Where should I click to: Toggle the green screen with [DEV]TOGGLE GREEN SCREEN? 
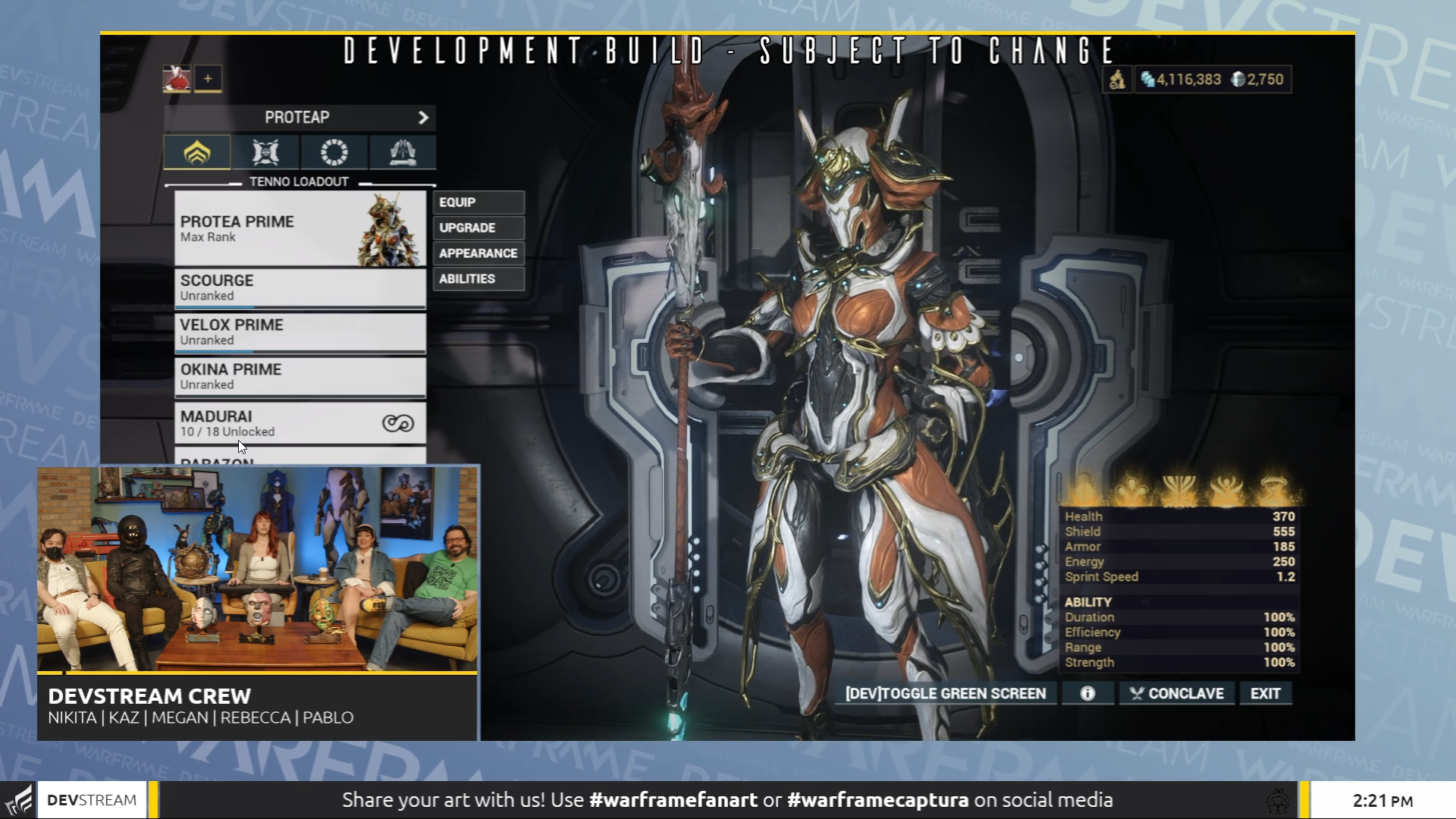[x=945, y=692]
